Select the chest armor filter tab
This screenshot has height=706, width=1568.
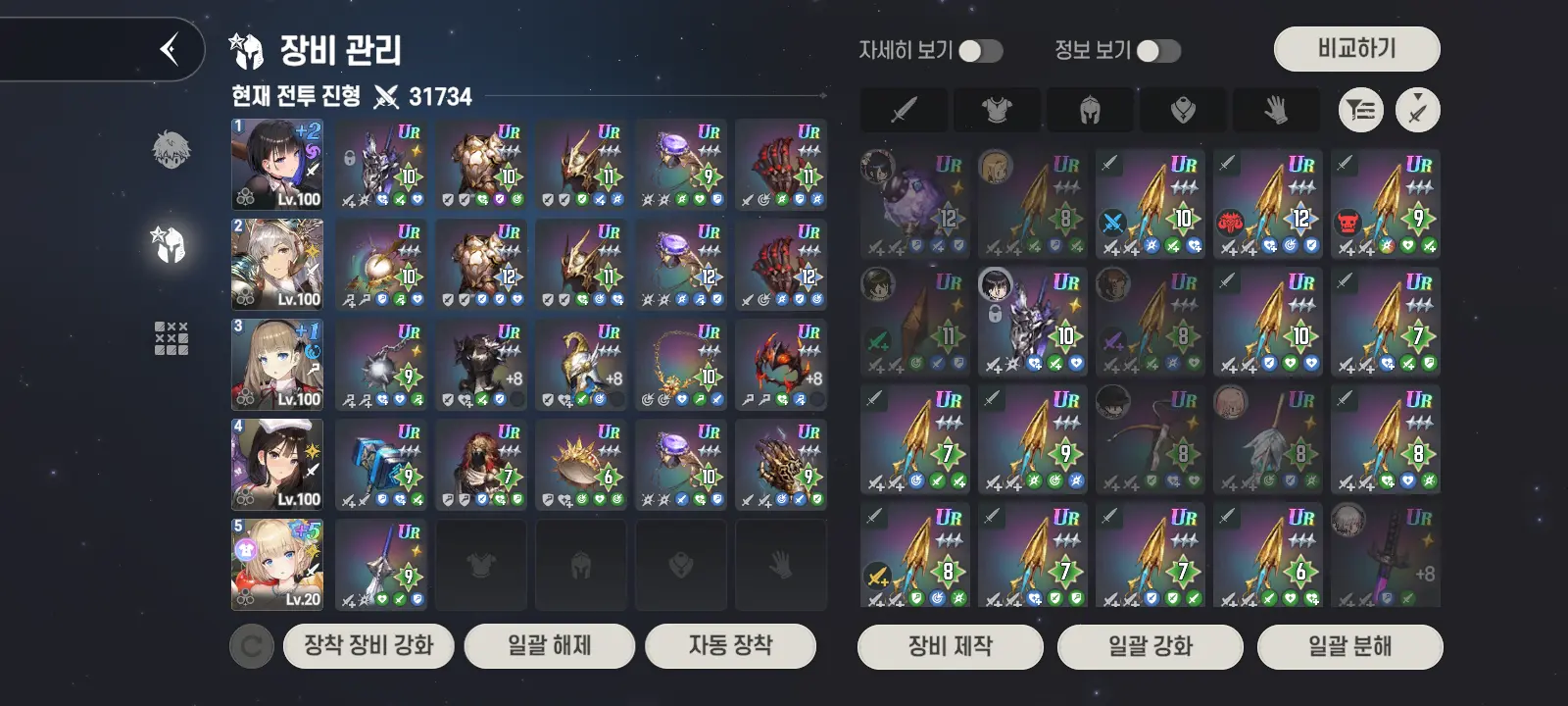point(997,110)
